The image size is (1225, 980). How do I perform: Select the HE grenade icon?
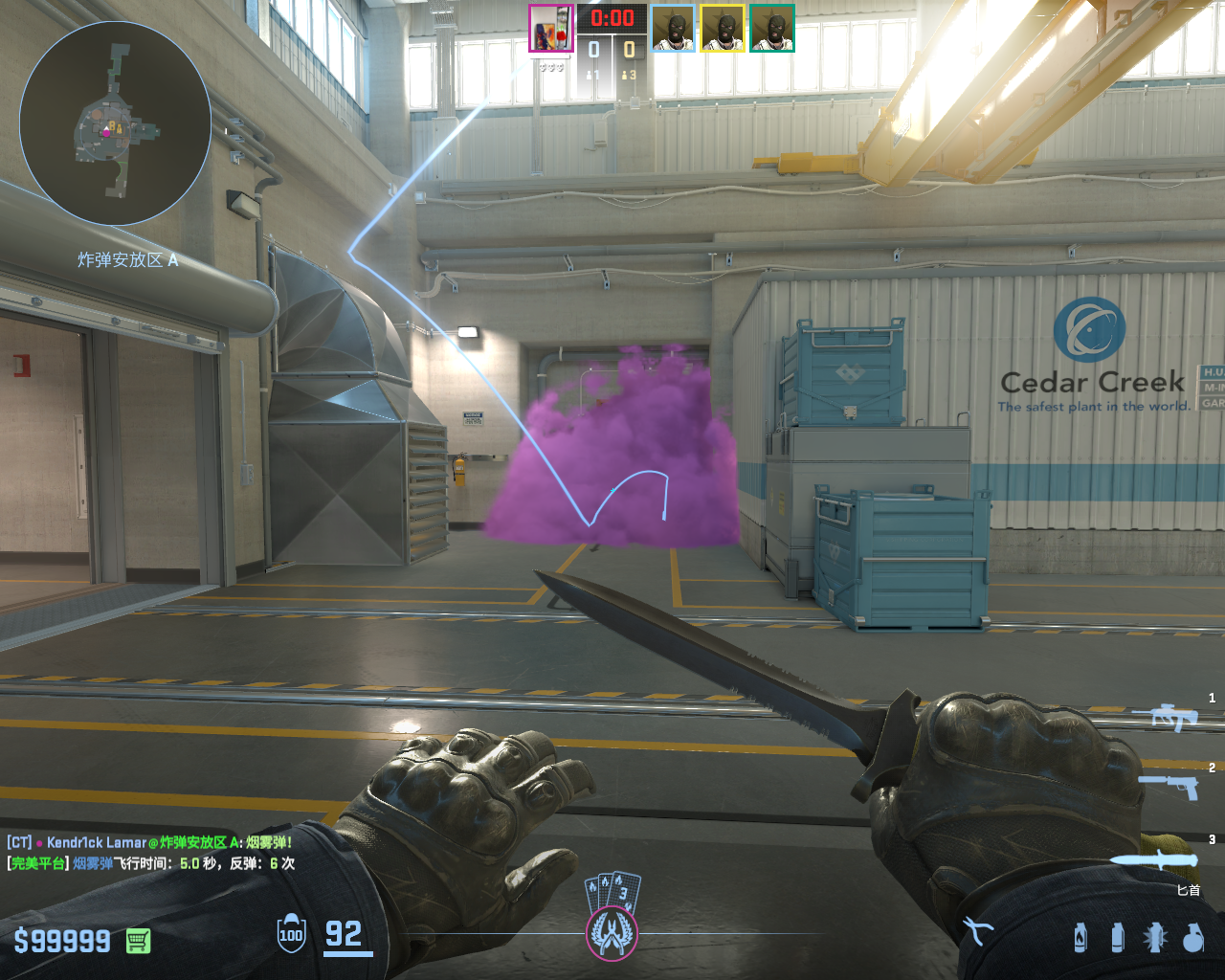[1192, 937]
